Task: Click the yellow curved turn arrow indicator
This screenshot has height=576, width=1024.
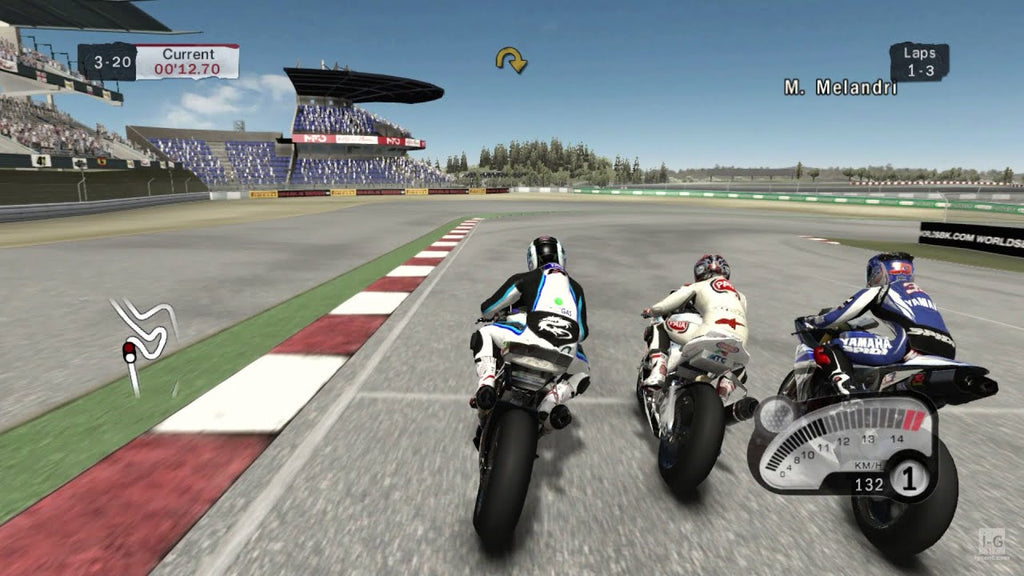Action: tap(511, 60)
